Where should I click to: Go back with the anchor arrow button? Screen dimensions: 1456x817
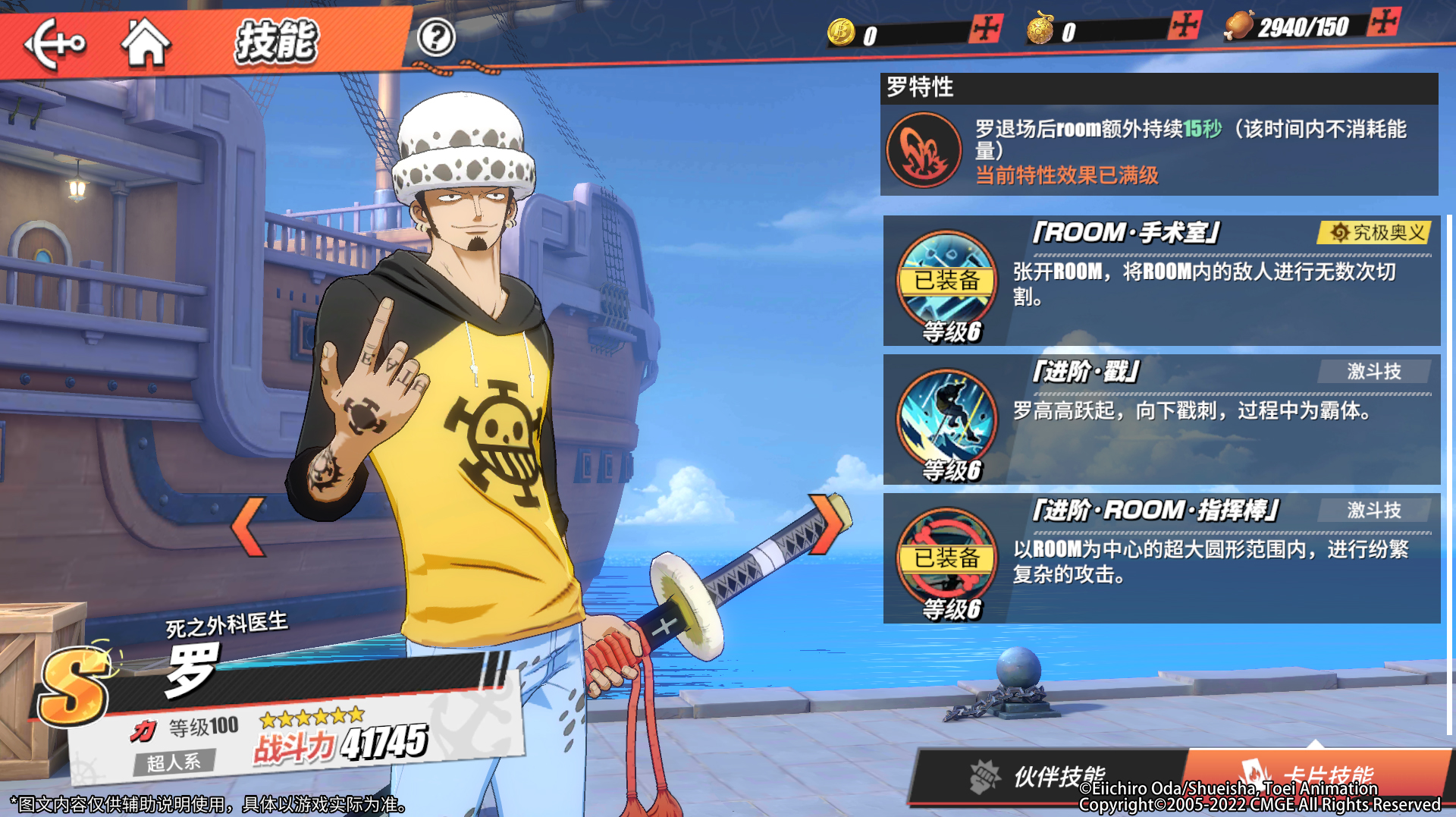[x=55, y=43]
